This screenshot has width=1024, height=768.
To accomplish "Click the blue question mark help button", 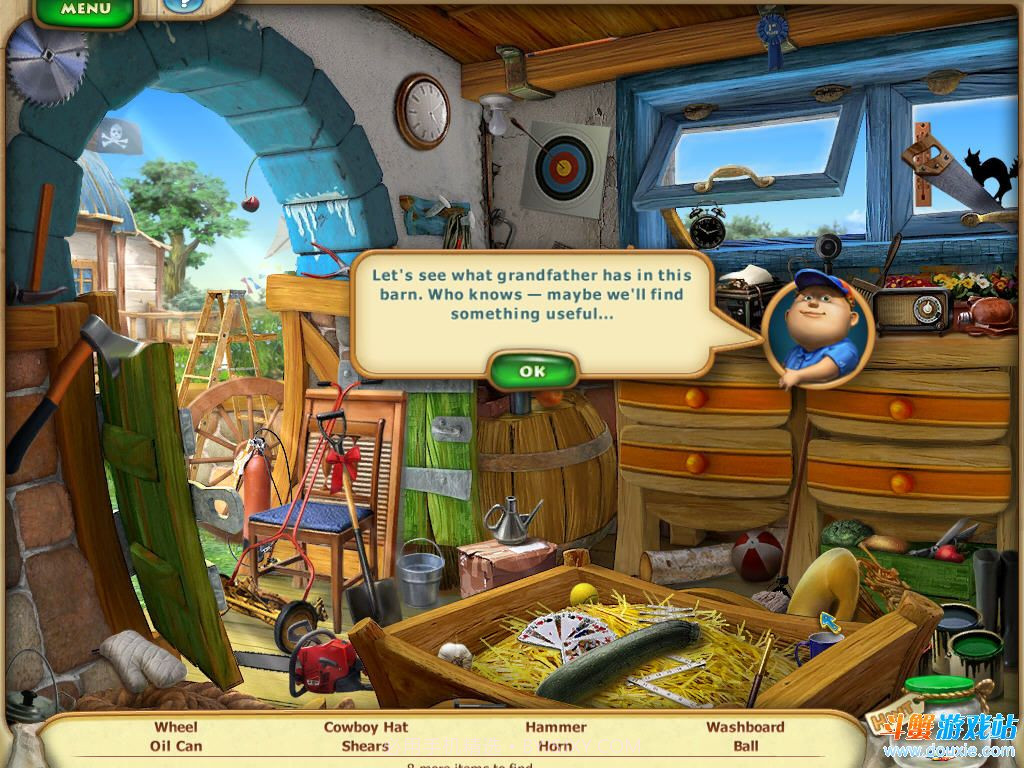I will [182, 5].
